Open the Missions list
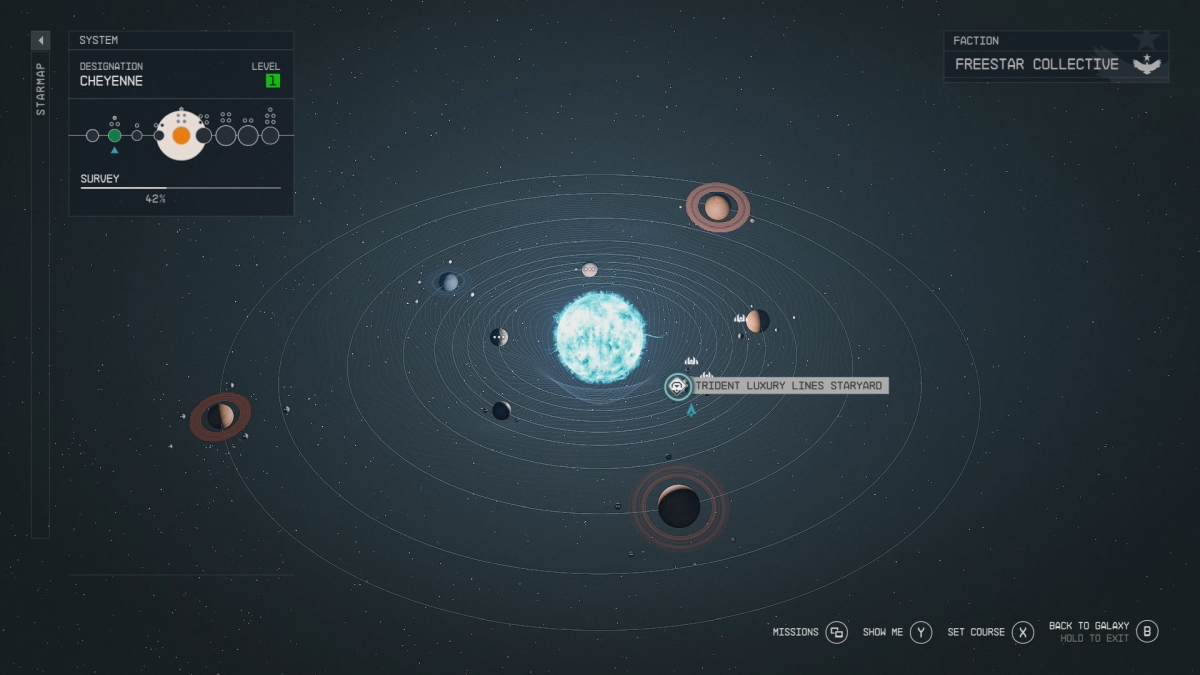 (836, 632)
